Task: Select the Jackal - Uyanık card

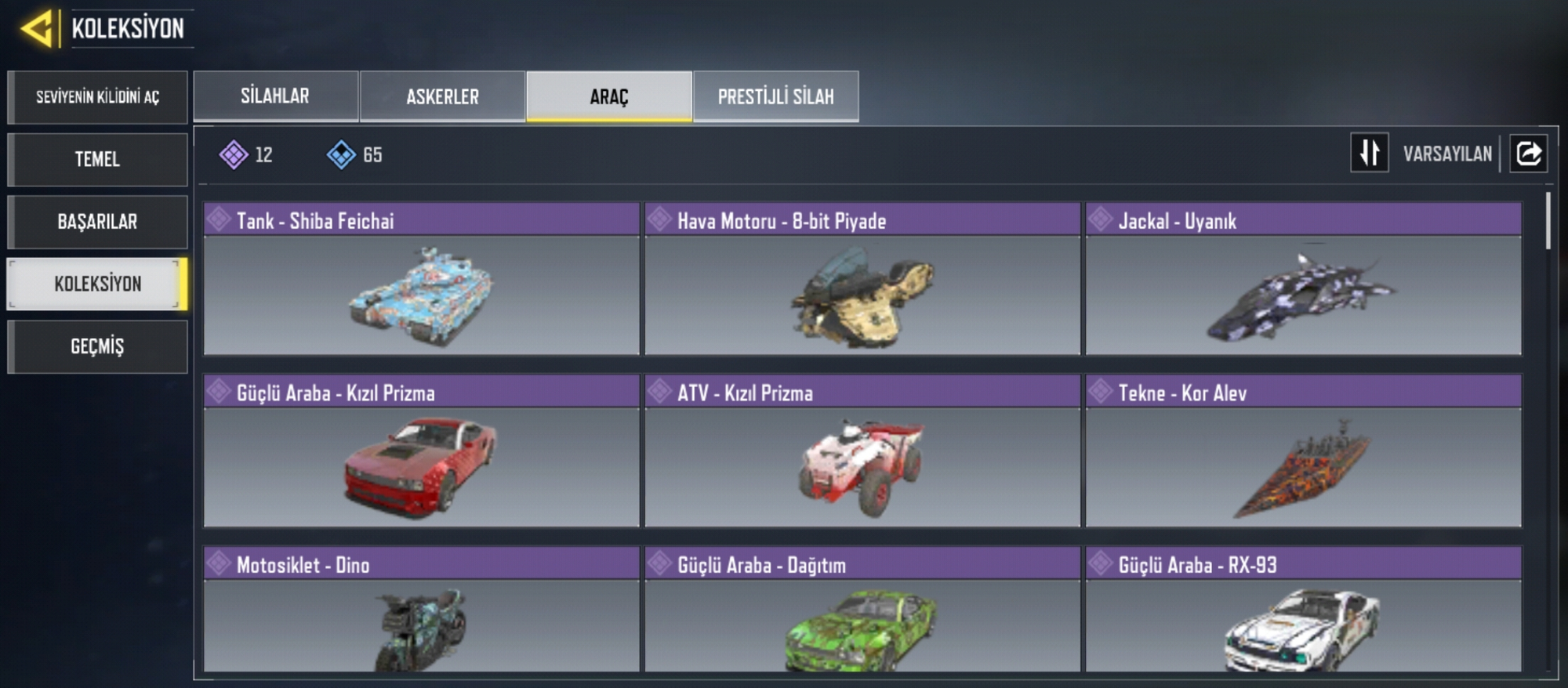Action: pos(1303,280)
